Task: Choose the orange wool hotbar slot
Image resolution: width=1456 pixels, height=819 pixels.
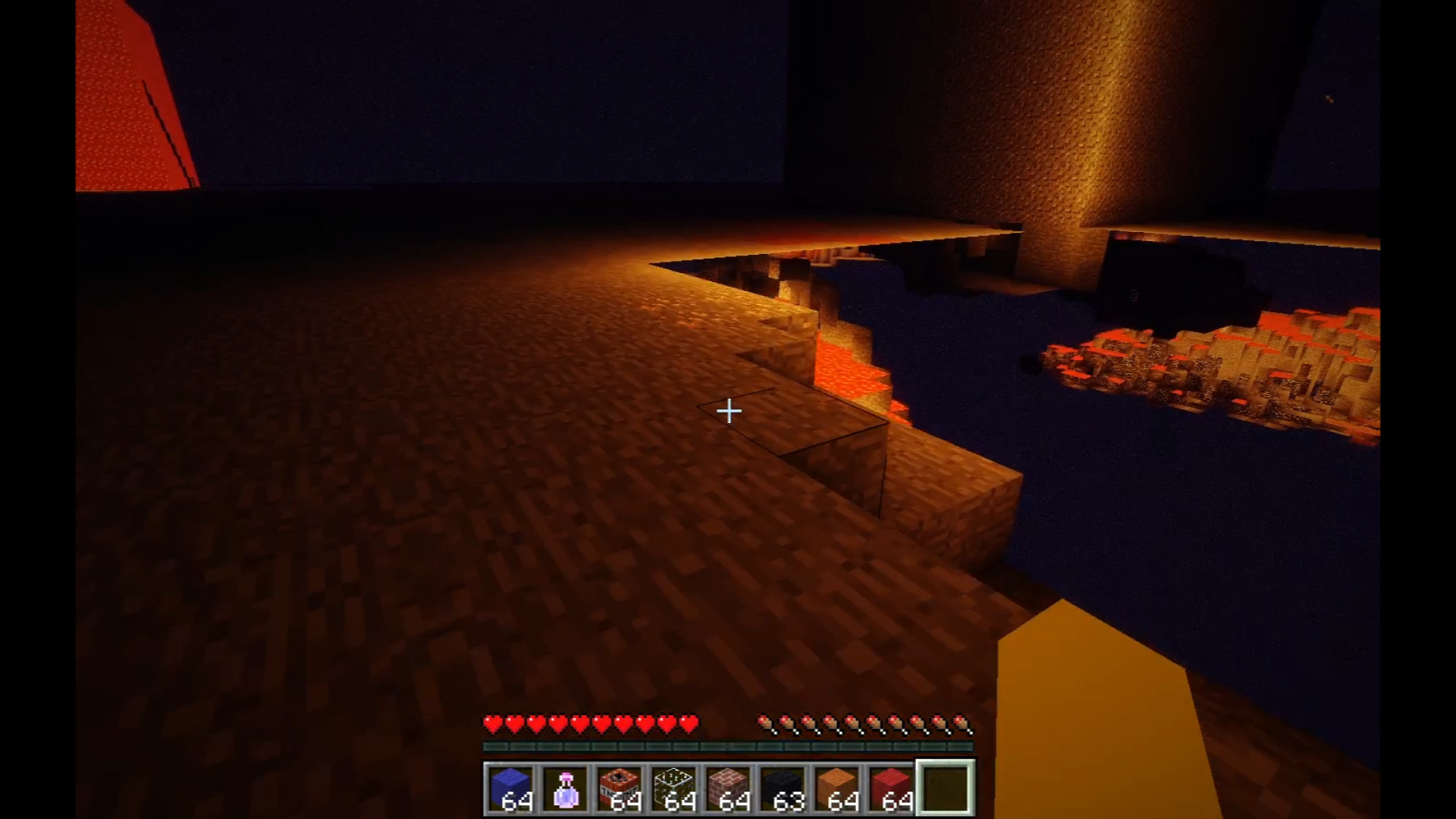Action: [x=838, y=788]
